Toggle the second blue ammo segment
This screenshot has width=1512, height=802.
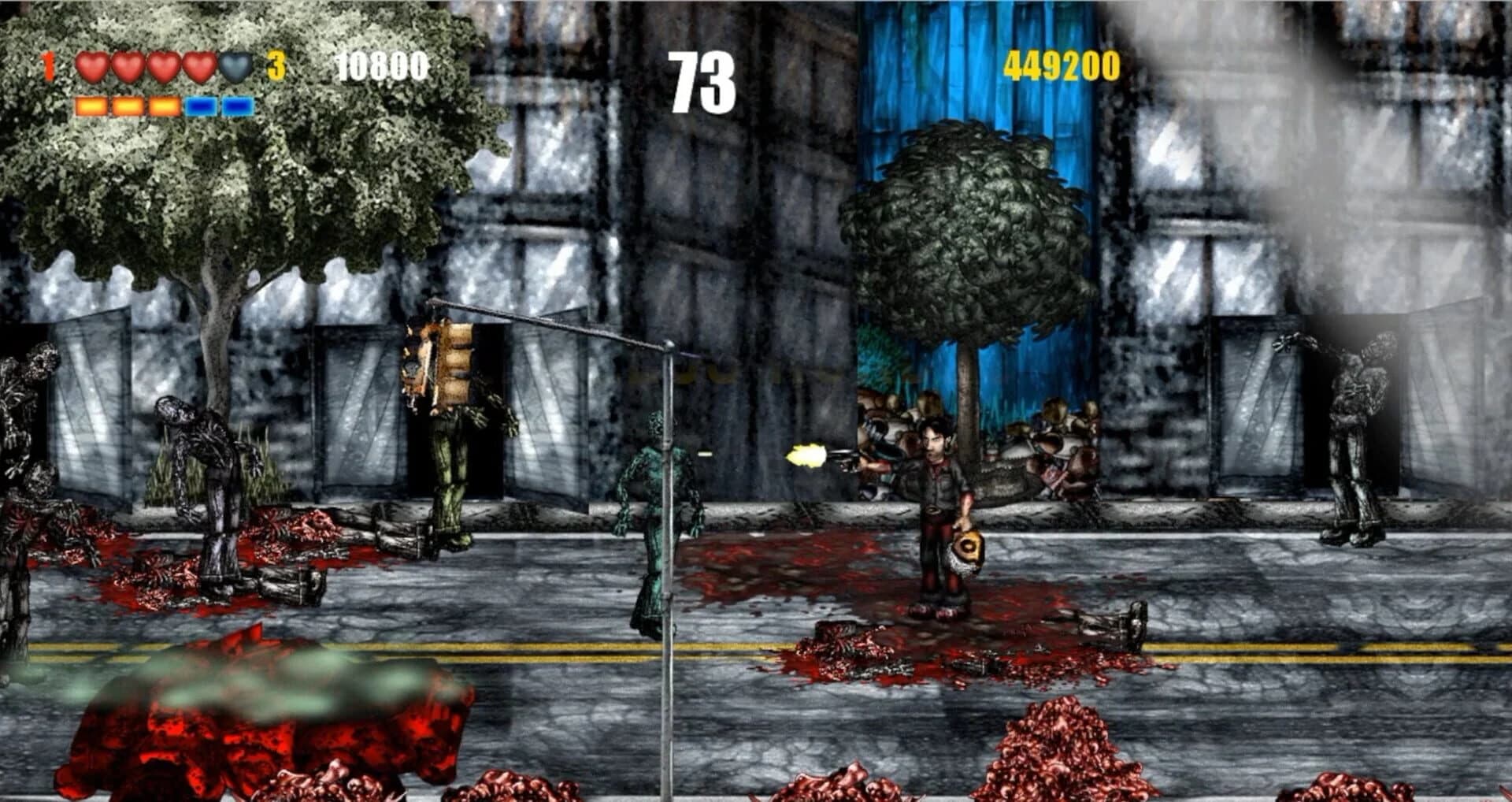coord(239,105)
